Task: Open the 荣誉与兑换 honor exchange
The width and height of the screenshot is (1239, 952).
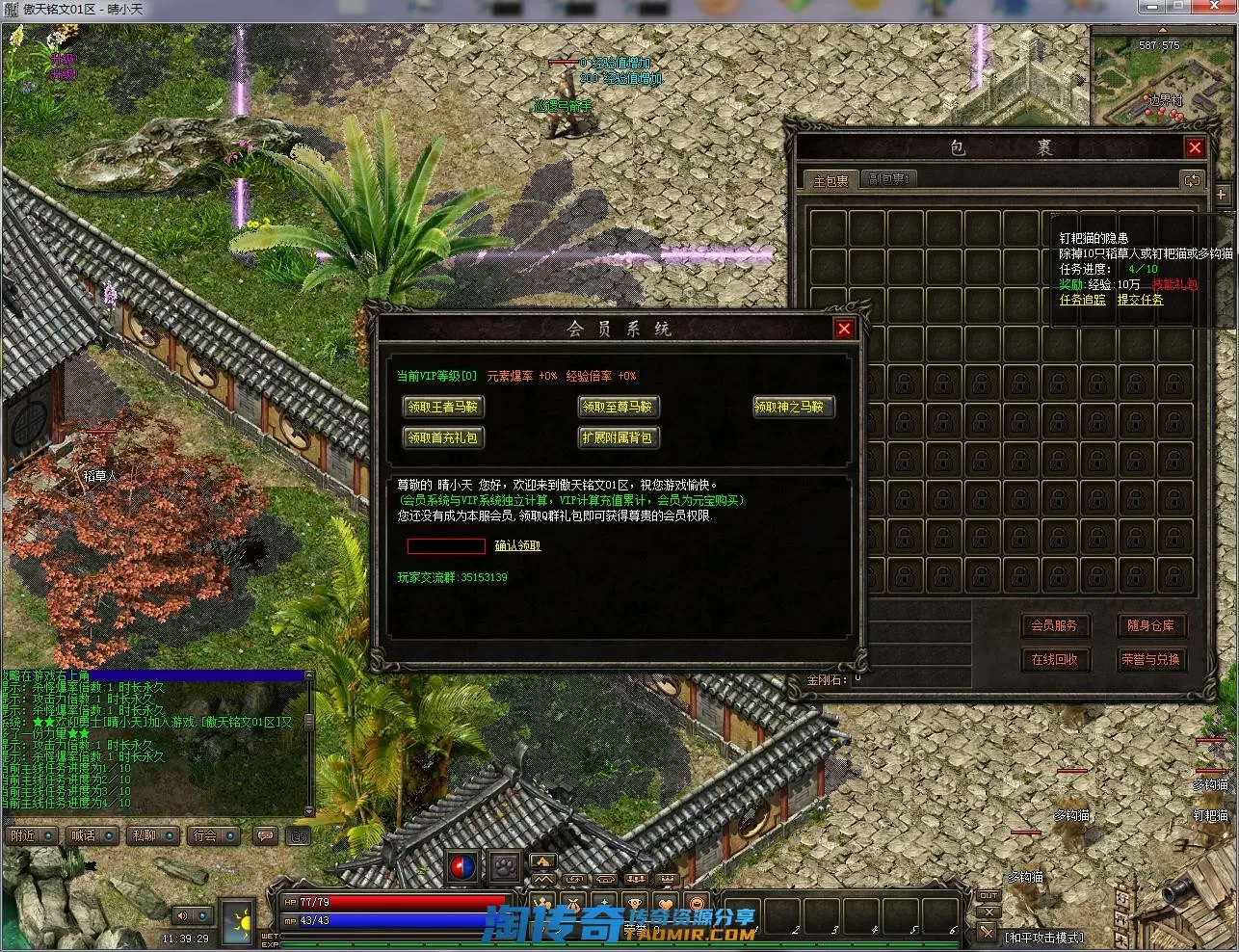Action: 1150,659
